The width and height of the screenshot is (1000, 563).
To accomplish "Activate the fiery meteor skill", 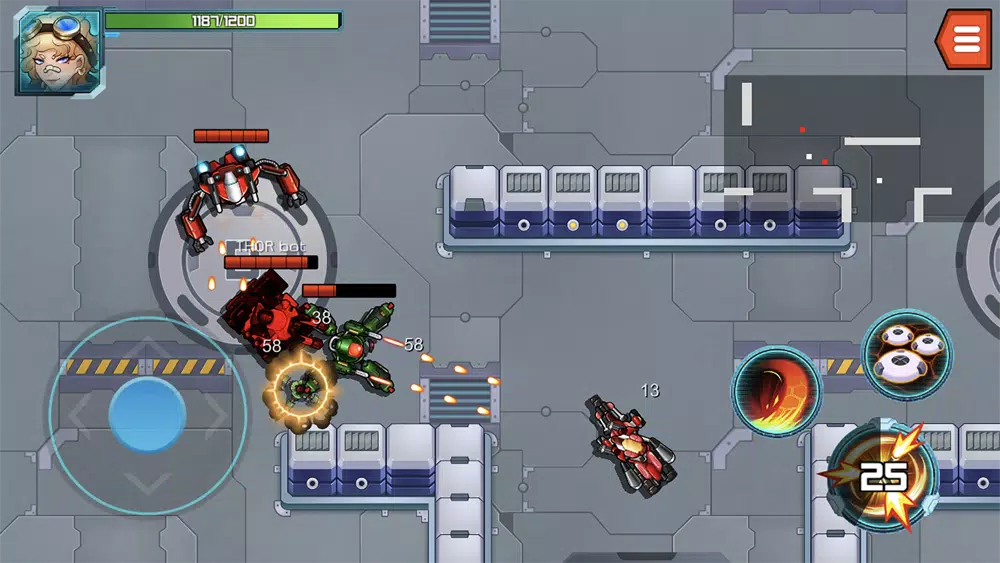I will point(776,391).
